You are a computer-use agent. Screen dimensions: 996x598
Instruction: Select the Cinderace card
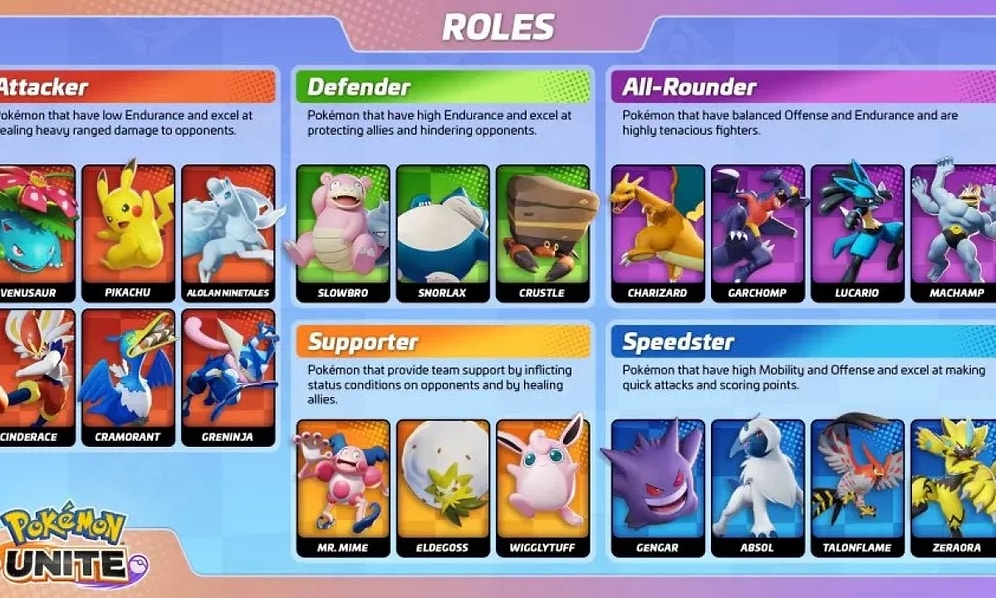[x=35, y=377]
